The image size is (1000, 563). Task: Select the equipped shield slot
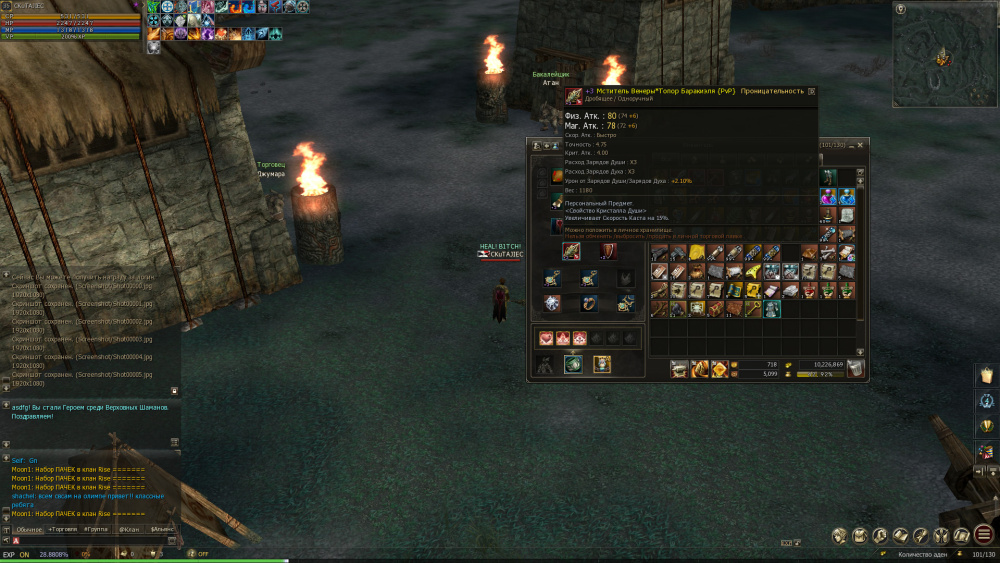click(x=608, y=251)
